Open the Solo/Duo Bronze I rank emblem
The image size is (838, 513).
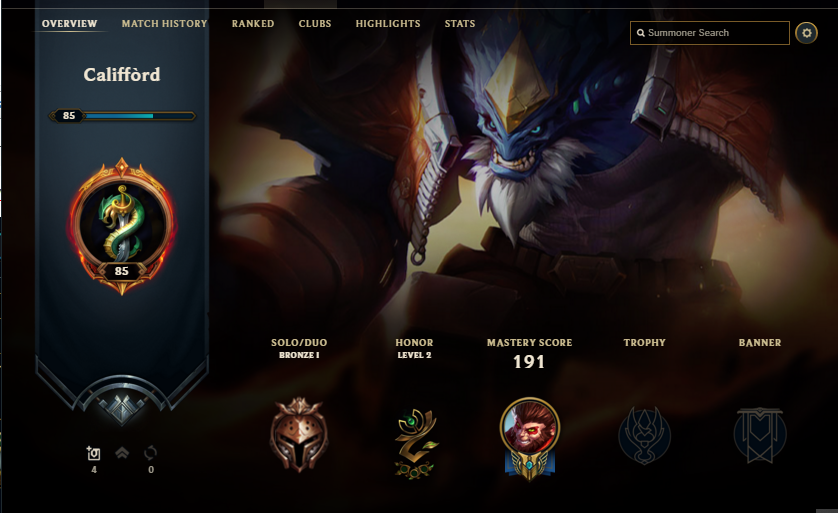click(298, 434)
